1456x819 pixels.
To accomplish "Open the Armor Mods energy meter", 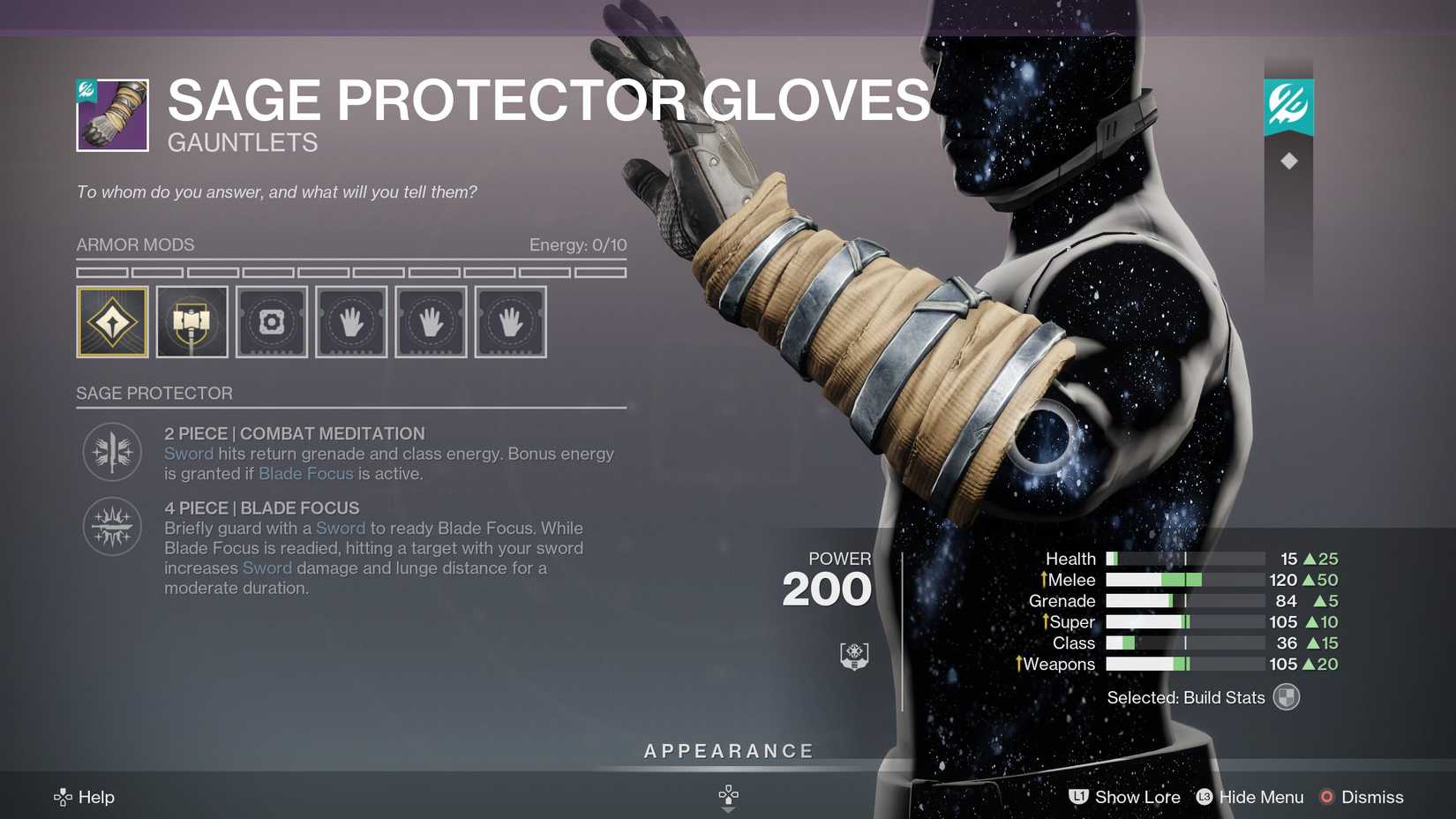I will pos(578,244).
